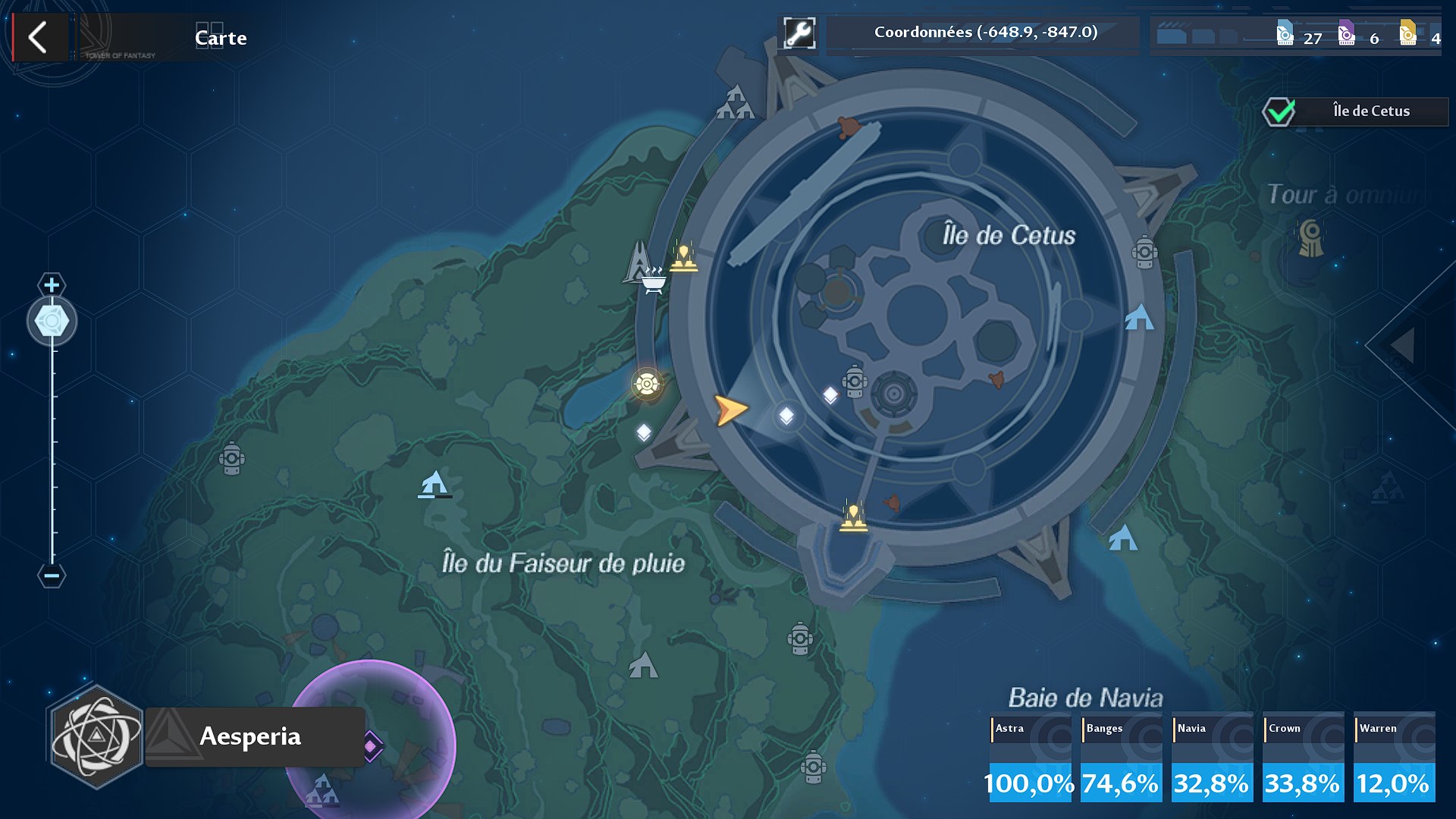Screen dimensions: 1456x819
Task: Click the back arrow beside the Carte title
Action: pos(39,36)
